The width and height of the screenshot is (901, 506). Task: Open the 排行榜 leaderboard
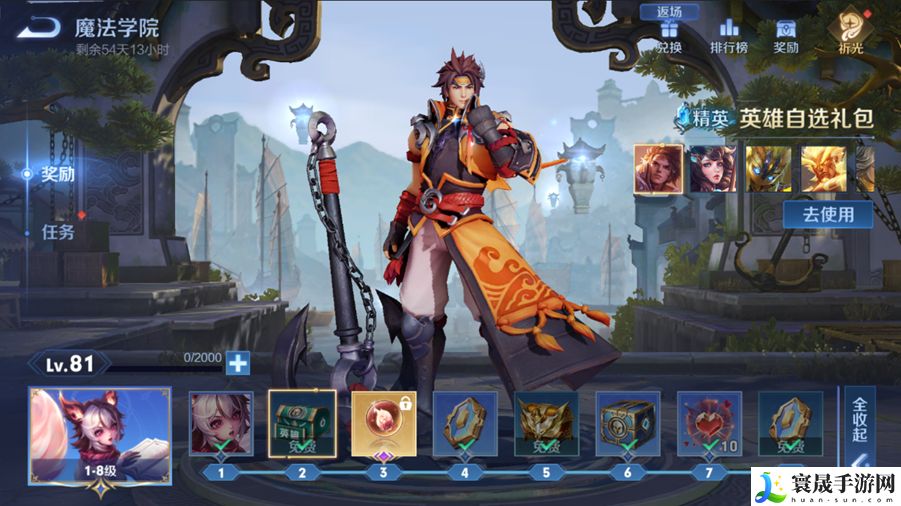pos(729,36)
